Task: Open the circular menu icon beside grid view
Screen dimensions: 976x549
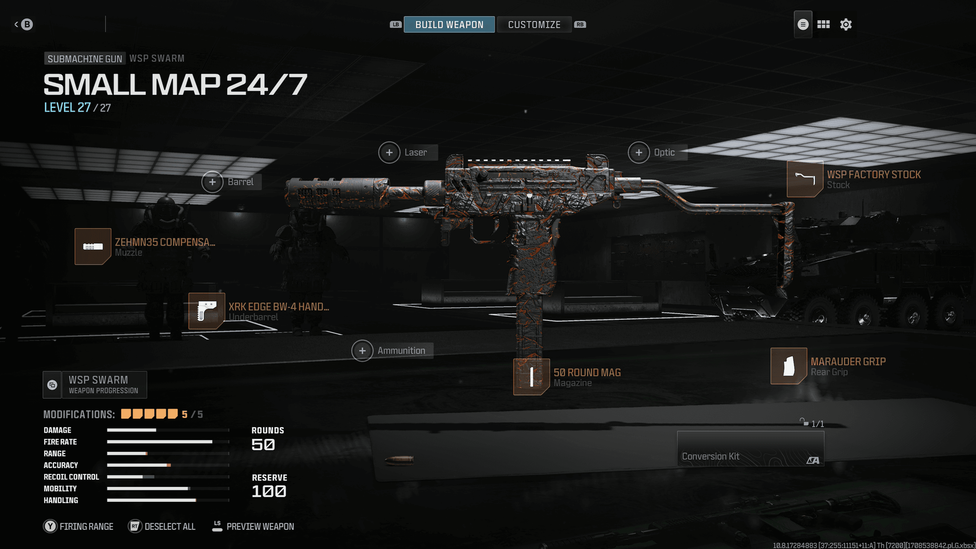Action: [x=803, y=24]
